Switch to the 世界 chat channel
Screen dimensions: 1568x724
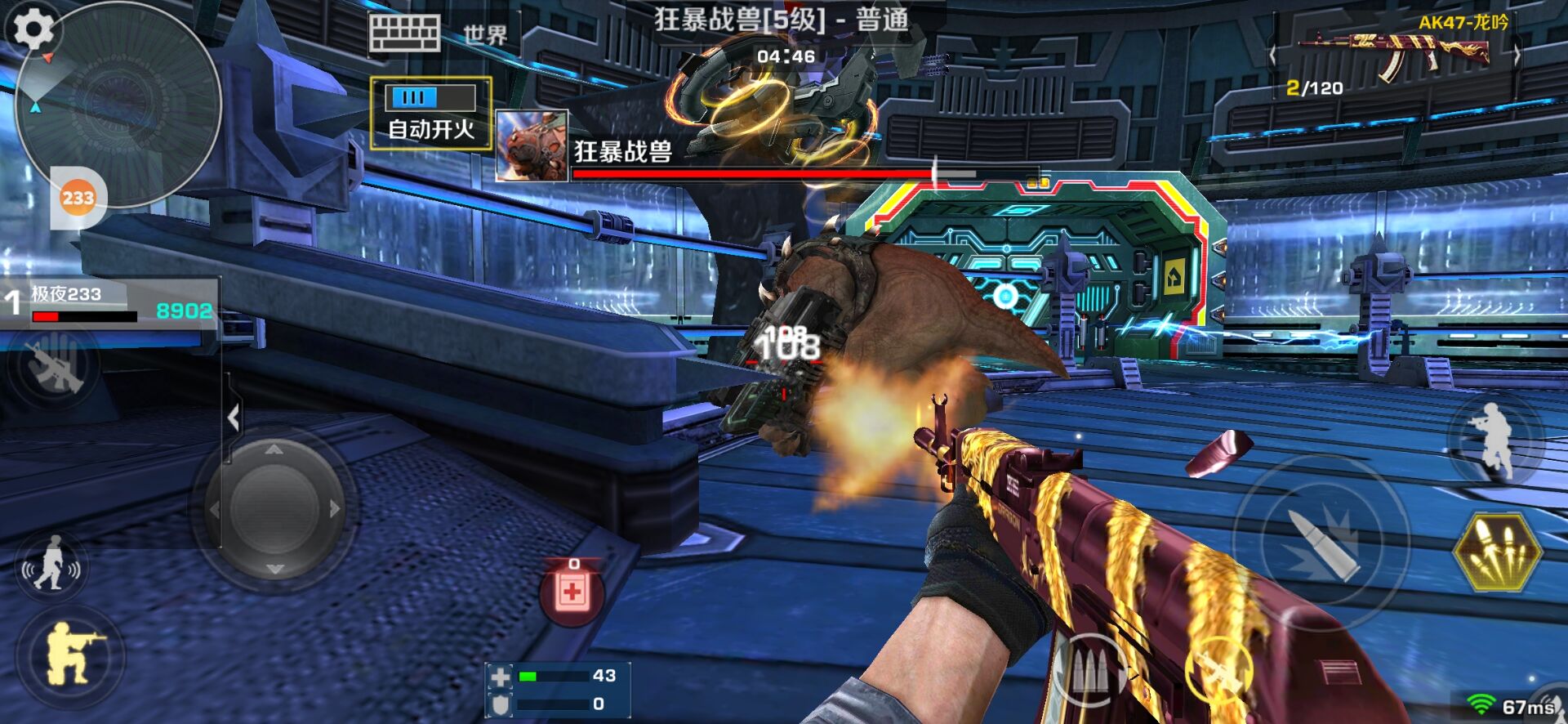pos(485,35)
